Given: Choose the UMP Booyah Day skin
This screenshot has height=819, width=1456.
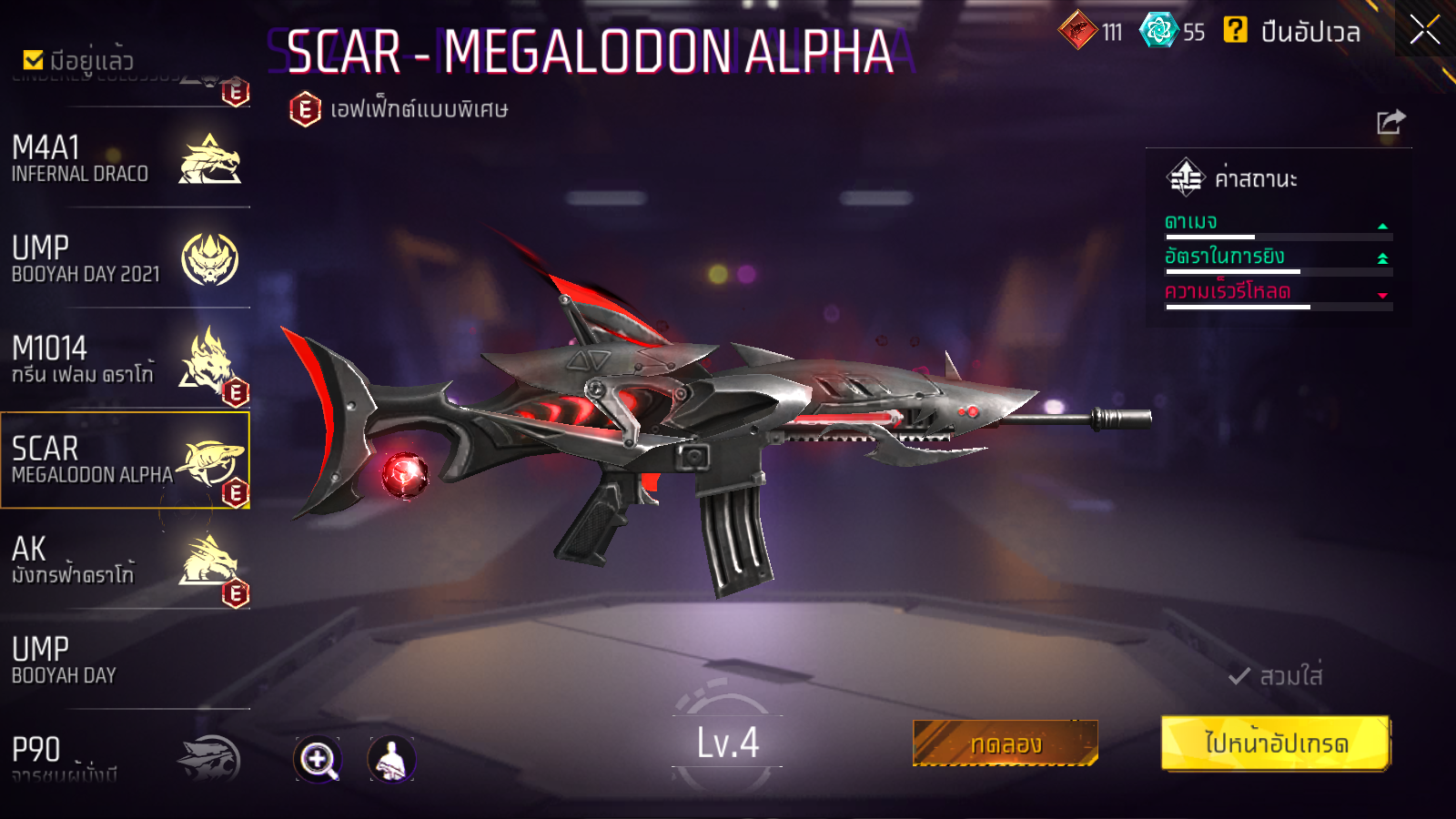Looking at the screenshot, I should point(126,660).
